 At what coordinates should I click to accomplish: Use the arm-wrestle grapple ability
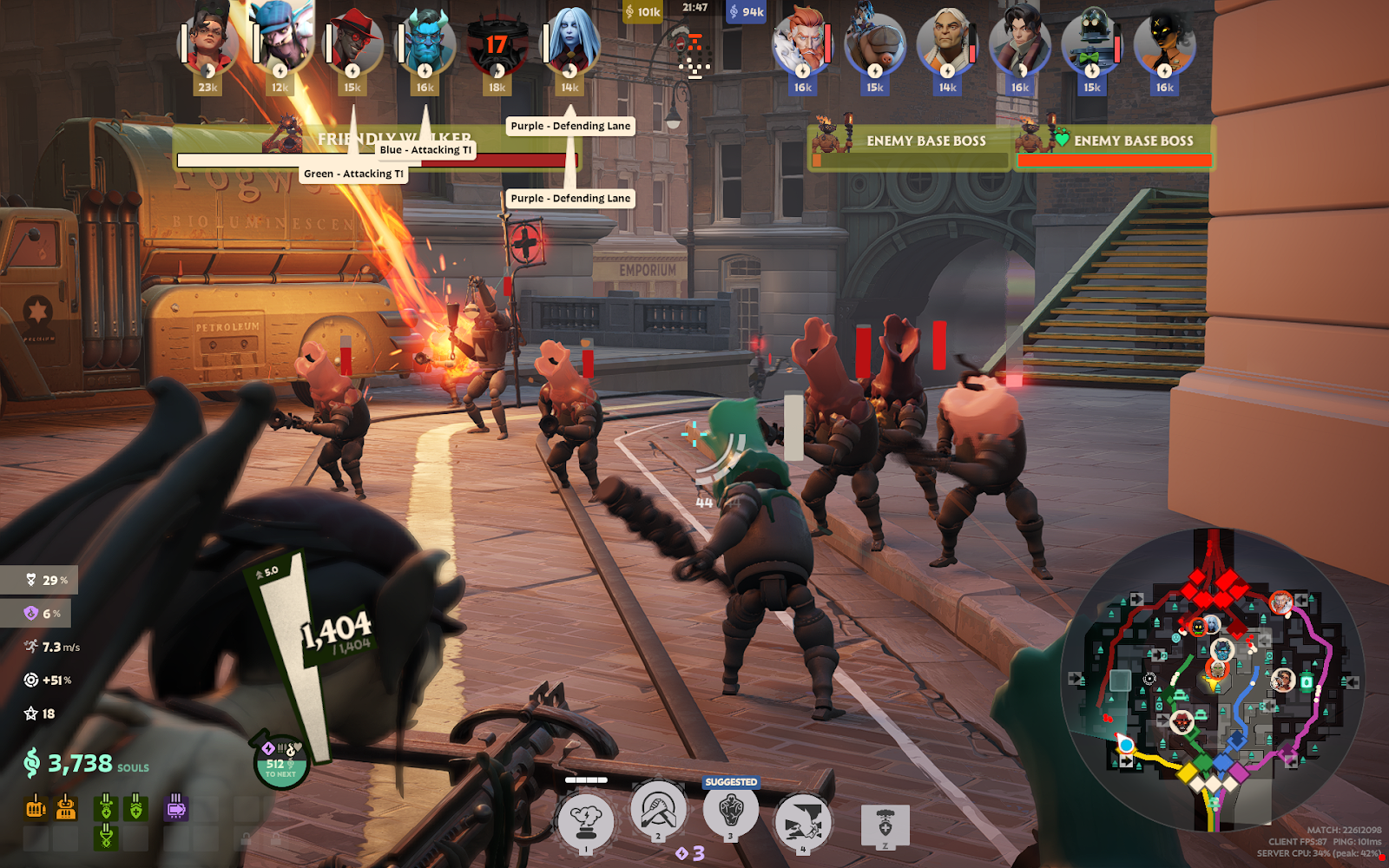[x=658, y=812]
